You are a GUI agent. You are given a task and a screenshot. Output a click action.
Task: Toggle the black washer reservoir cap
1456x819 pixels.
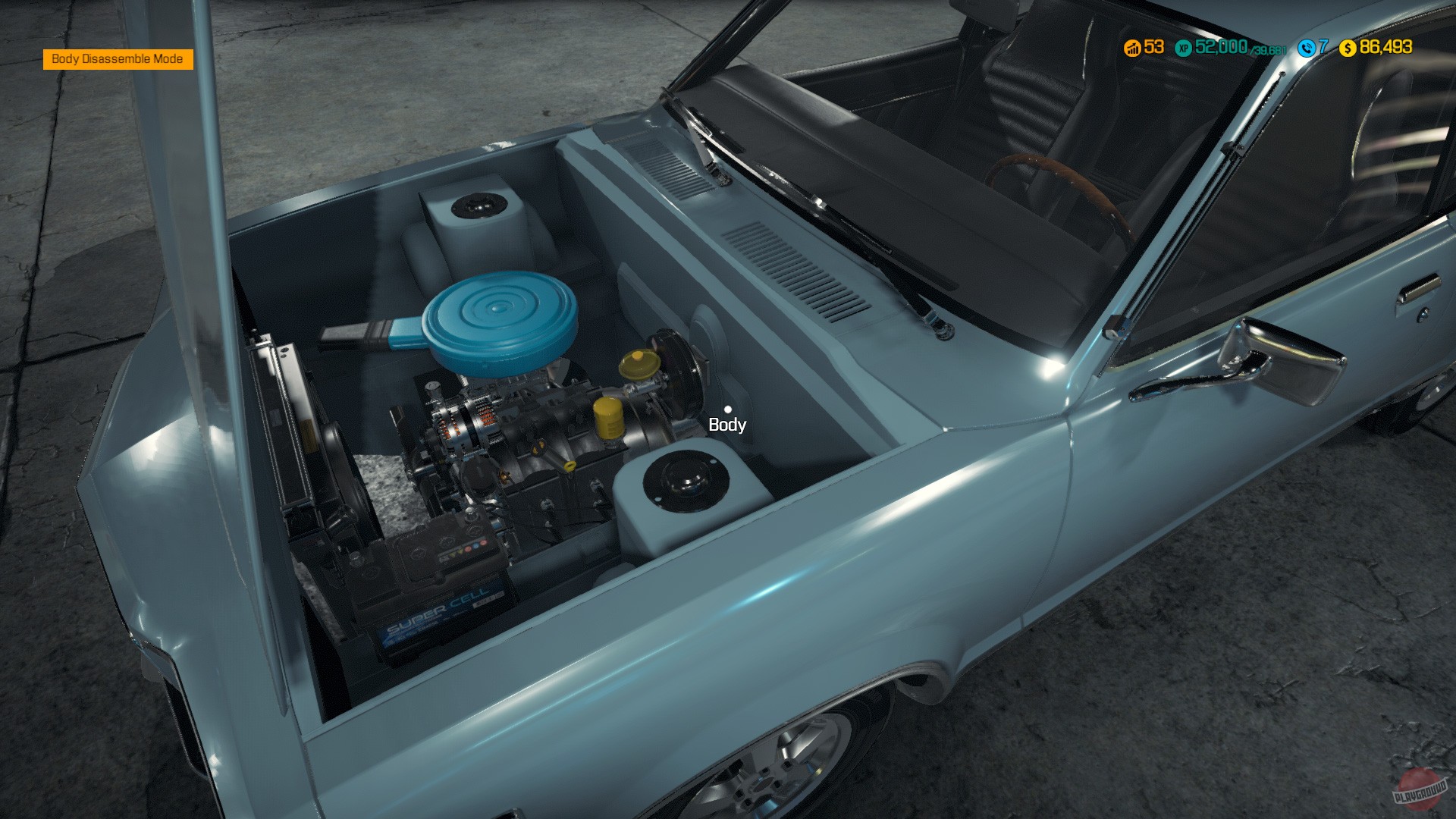[478, 205]
